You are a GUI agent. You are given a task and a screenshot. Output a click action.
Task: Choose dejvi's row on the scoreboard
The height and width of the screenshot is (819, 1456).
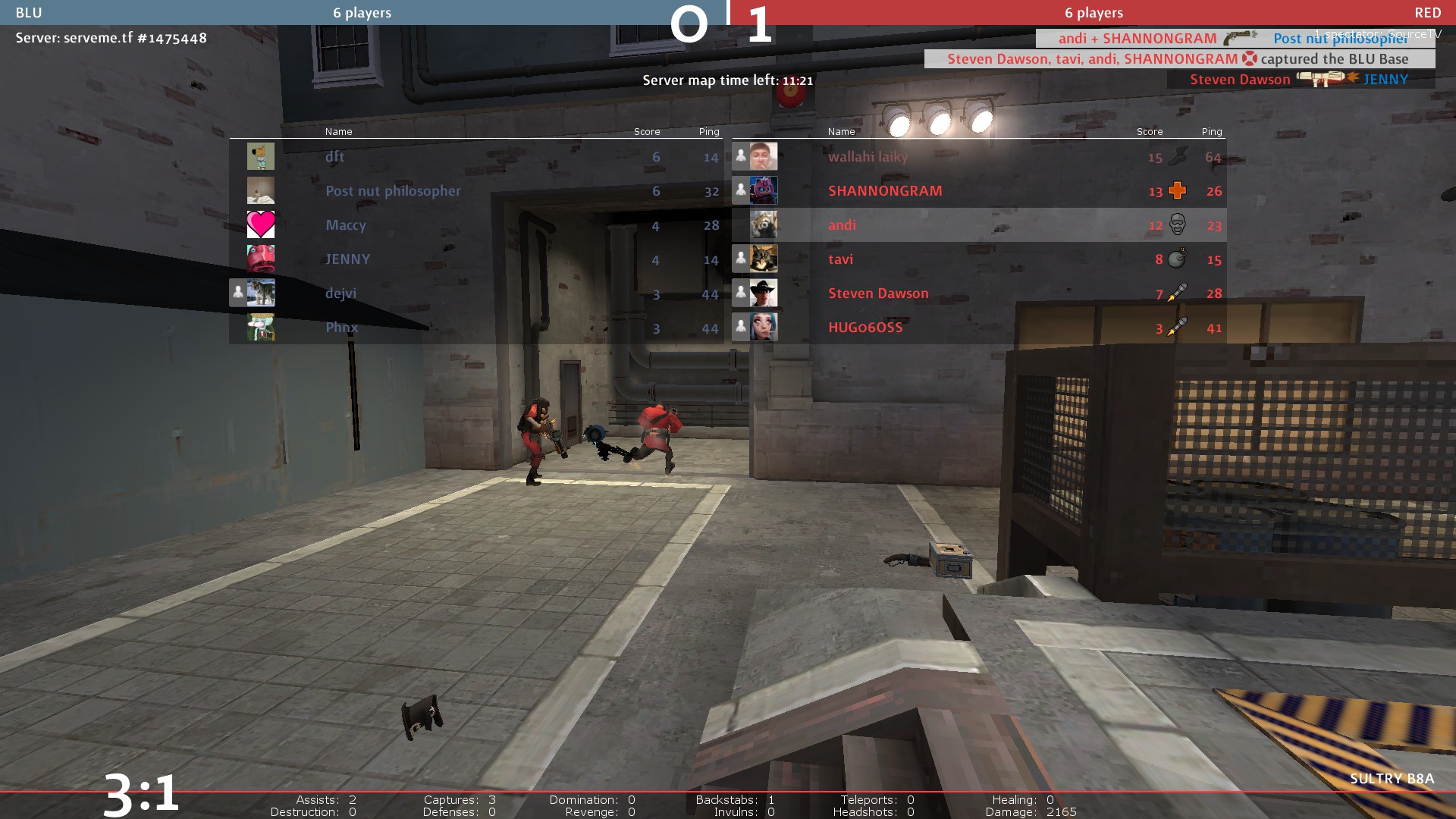[476, 293]
